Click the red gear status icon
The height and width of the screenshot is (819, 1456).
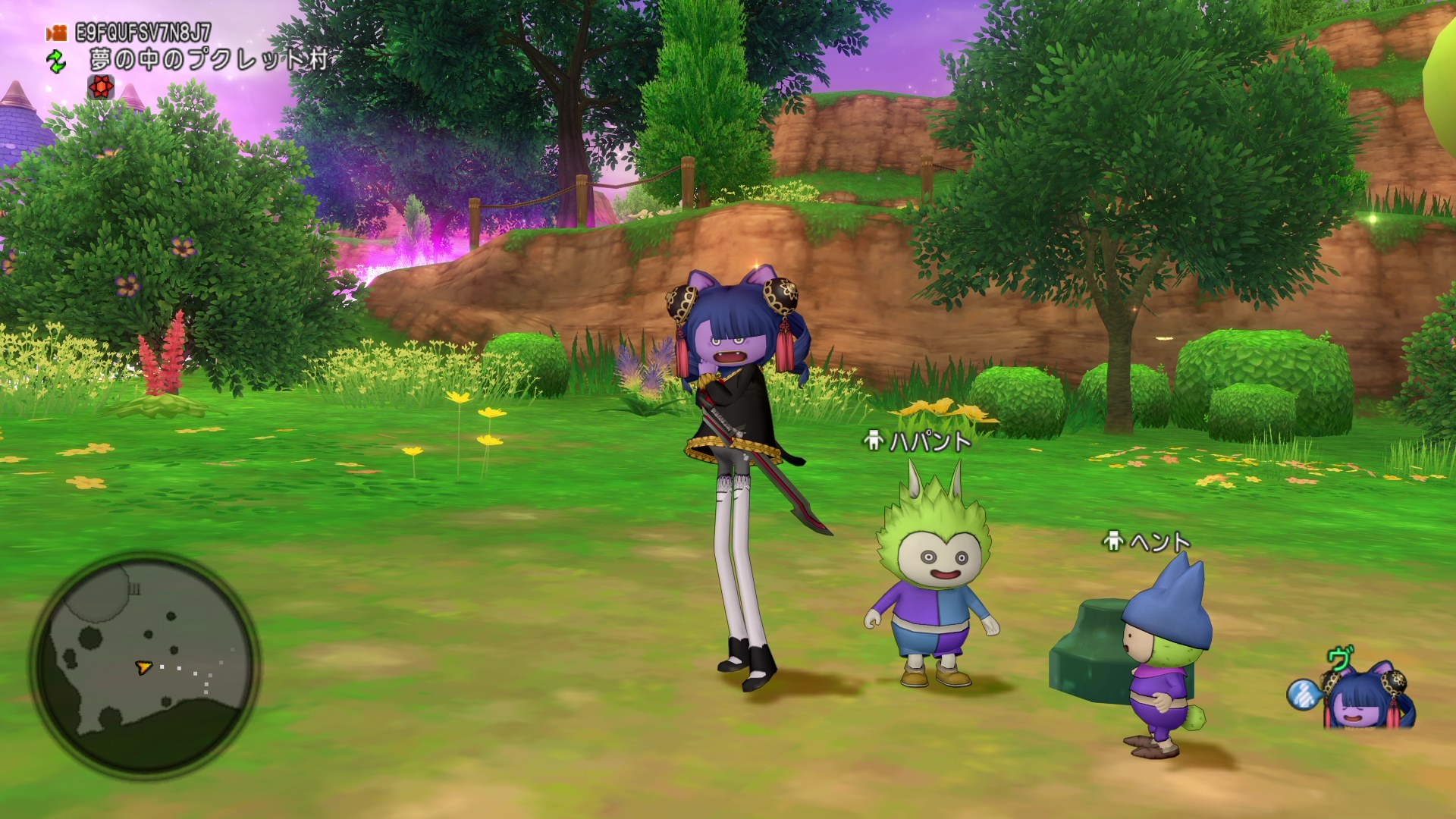(101, 87)
